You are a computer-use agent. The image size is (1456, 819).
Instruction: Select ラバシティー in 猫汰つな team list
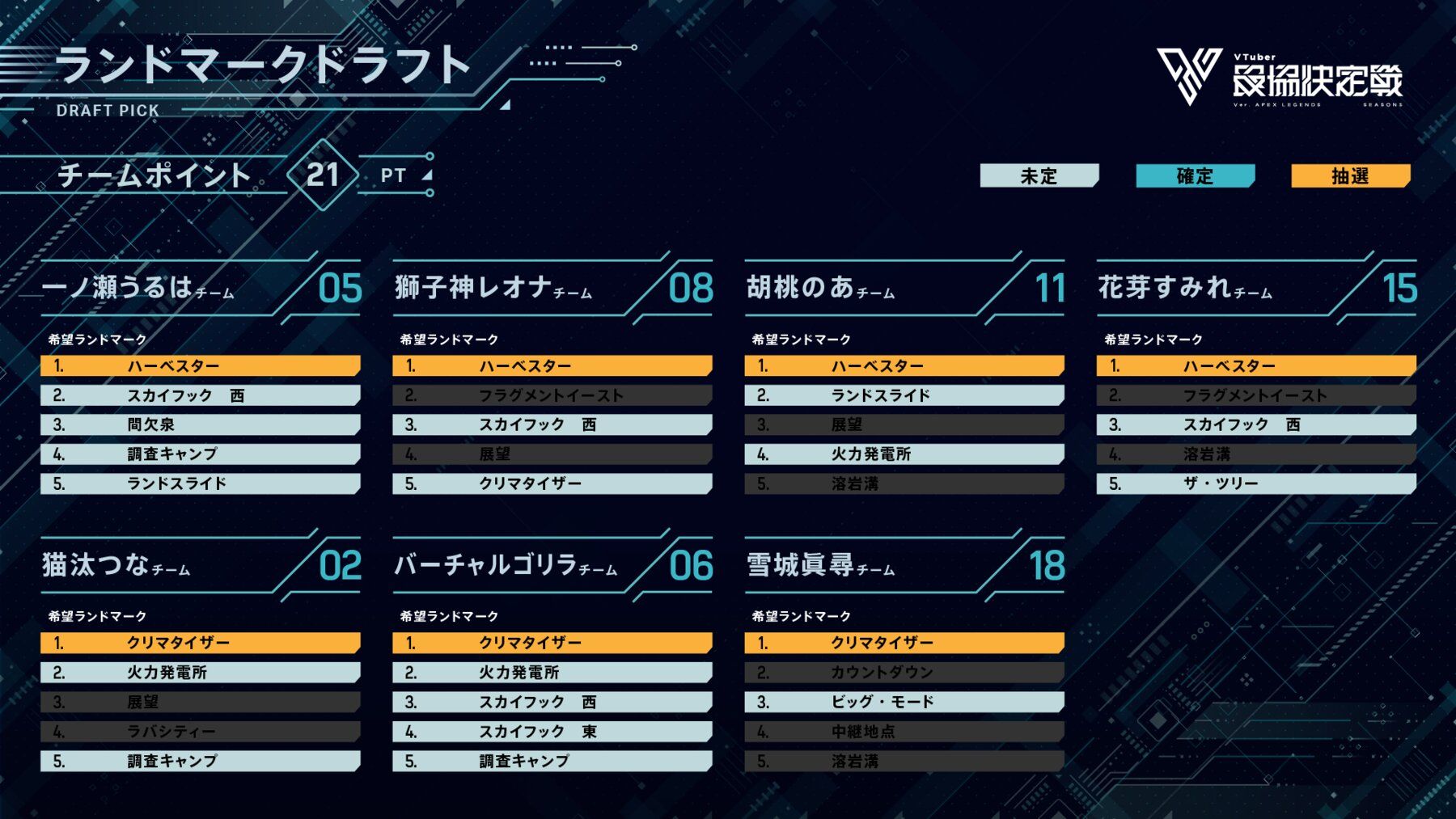(200, 732)
